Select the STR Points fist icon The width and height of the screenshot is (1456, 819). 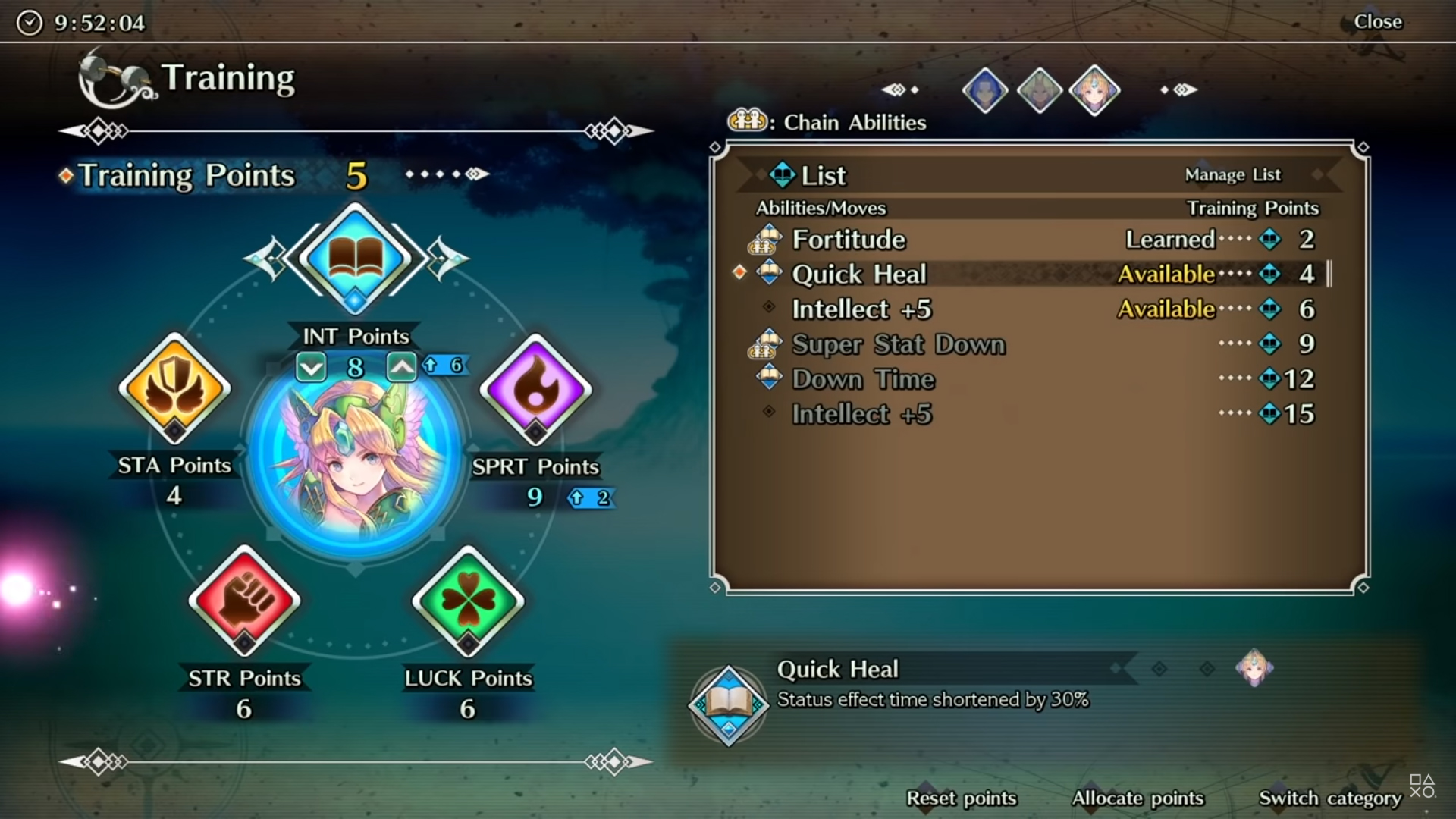click(244, 601)
